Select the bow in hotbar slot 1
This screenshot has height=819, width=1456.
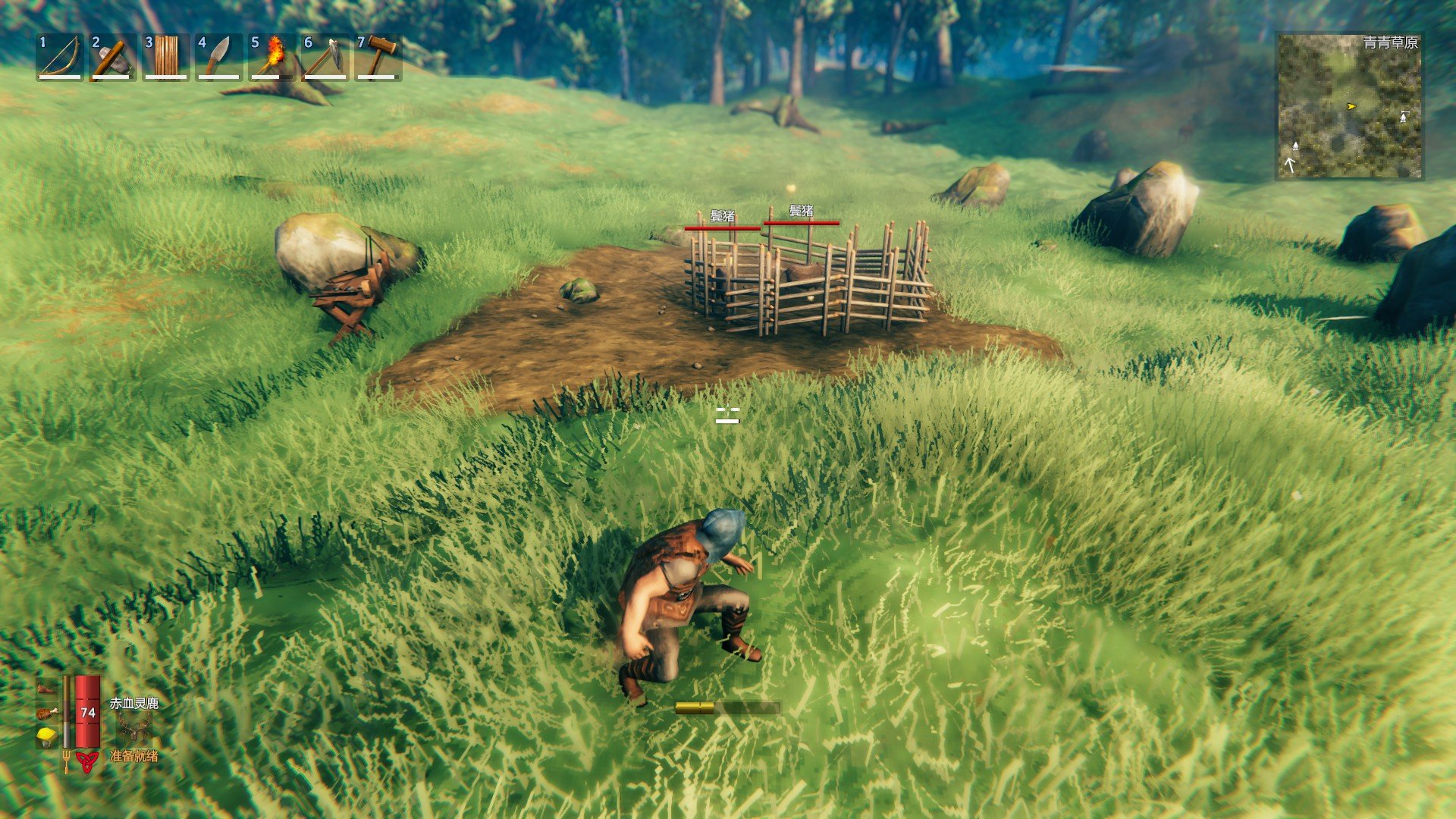60,57
